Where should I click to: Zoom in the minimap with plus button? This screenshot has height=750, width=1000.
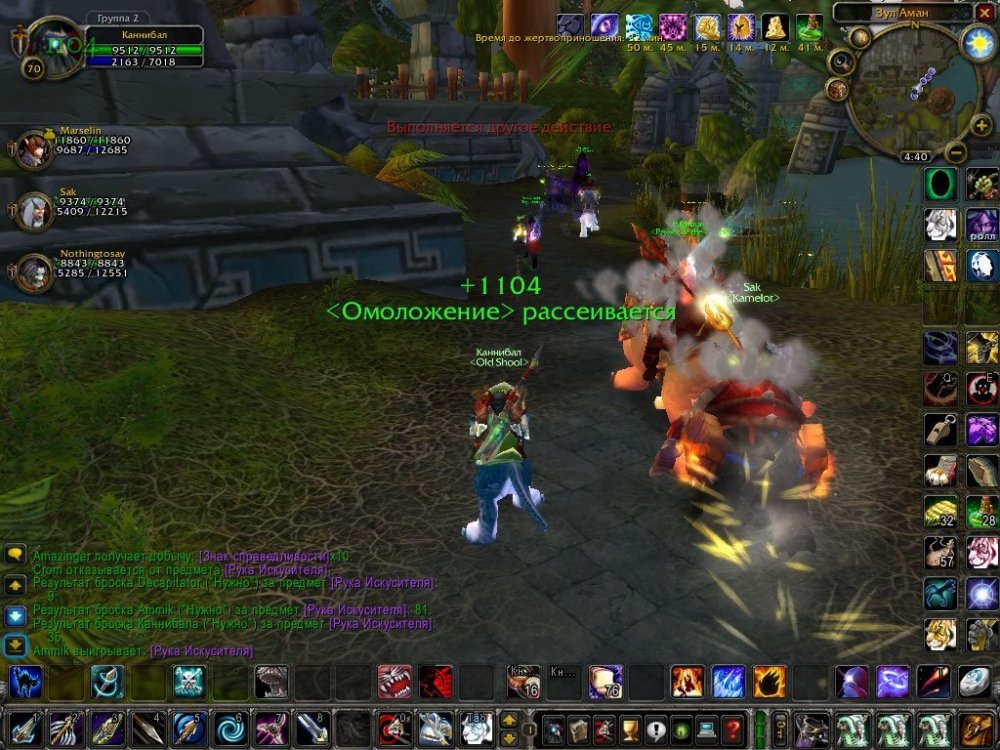tap(981, 126)
